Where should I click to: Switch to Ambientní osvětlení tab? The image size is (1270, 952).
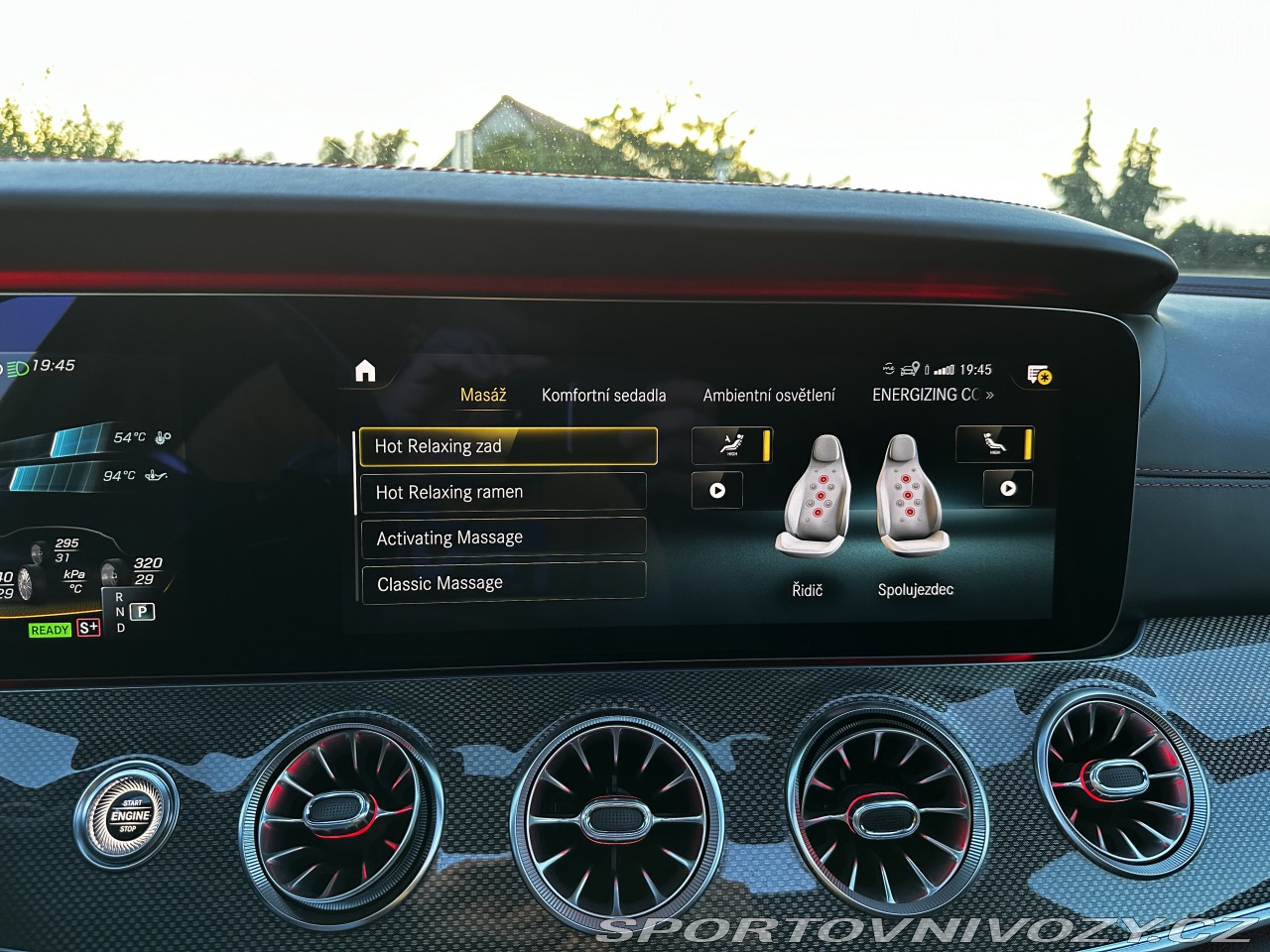pyautogui.click(x=769, y=395)
